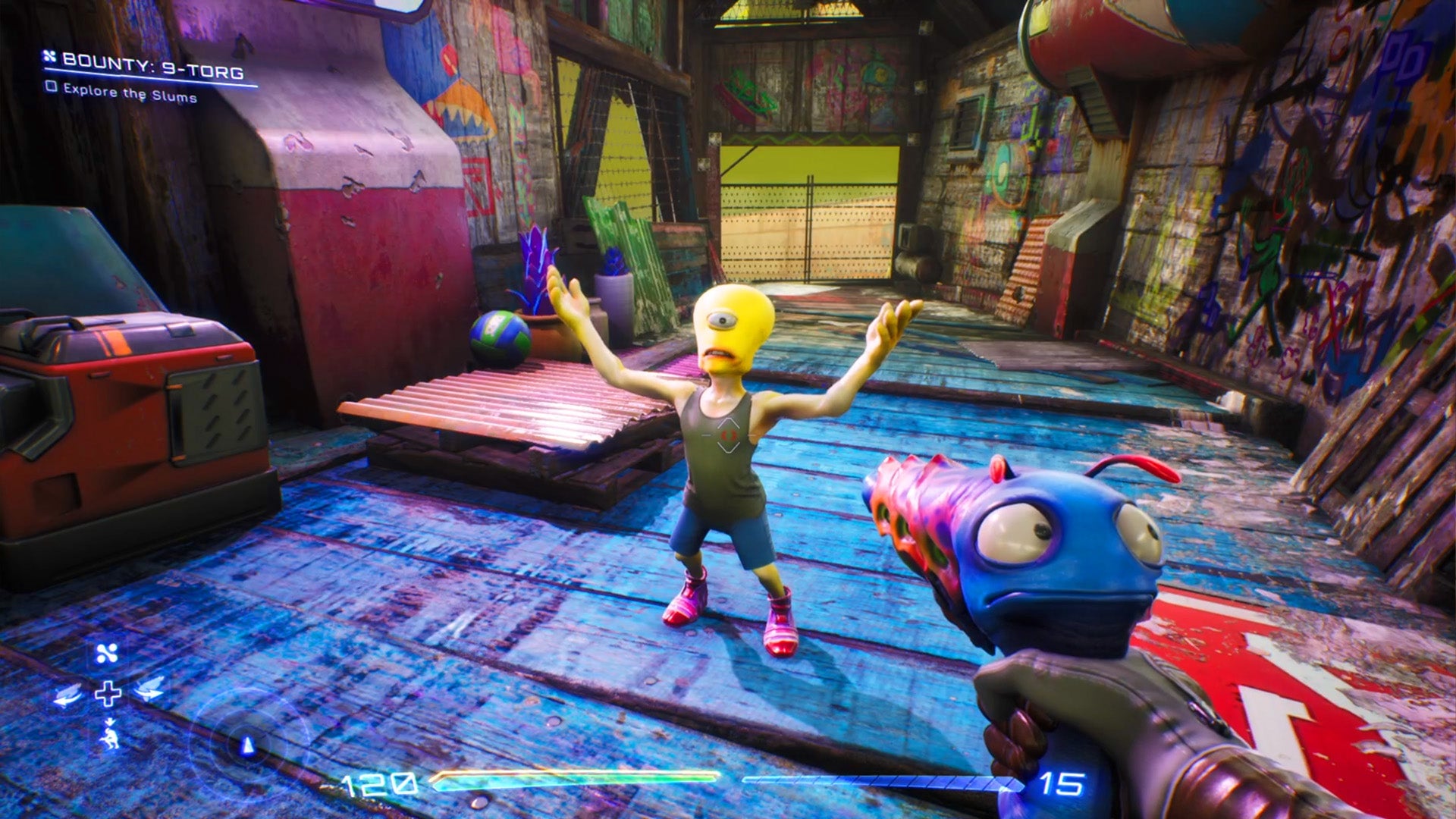Click the down-arrow above the crouch icon
This screenshot has width=1456, height=819.
click(x=110, y=722)
